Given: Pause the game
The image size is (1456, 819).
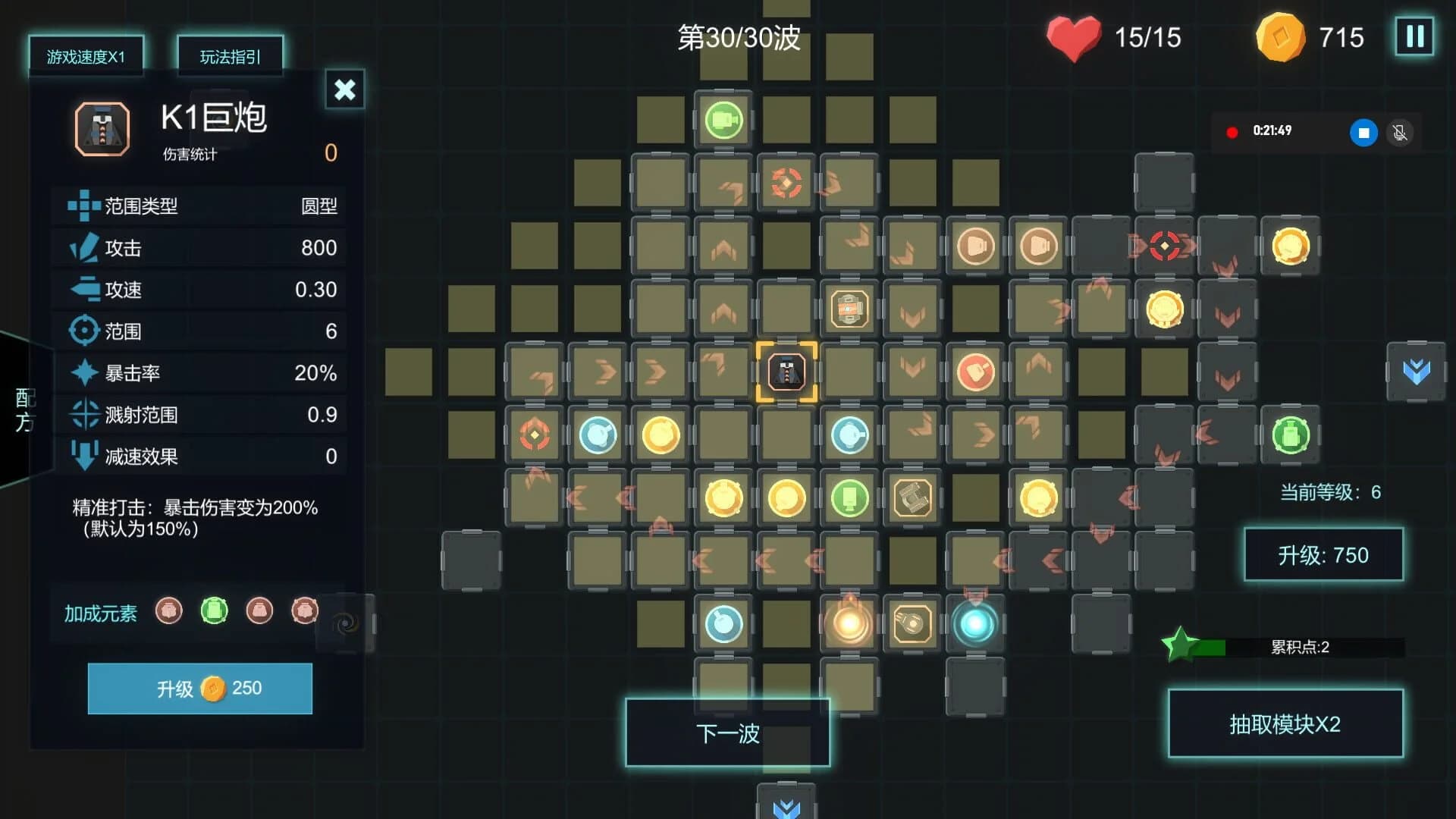Looking at the screenshot, I should tap(1414, 36).
